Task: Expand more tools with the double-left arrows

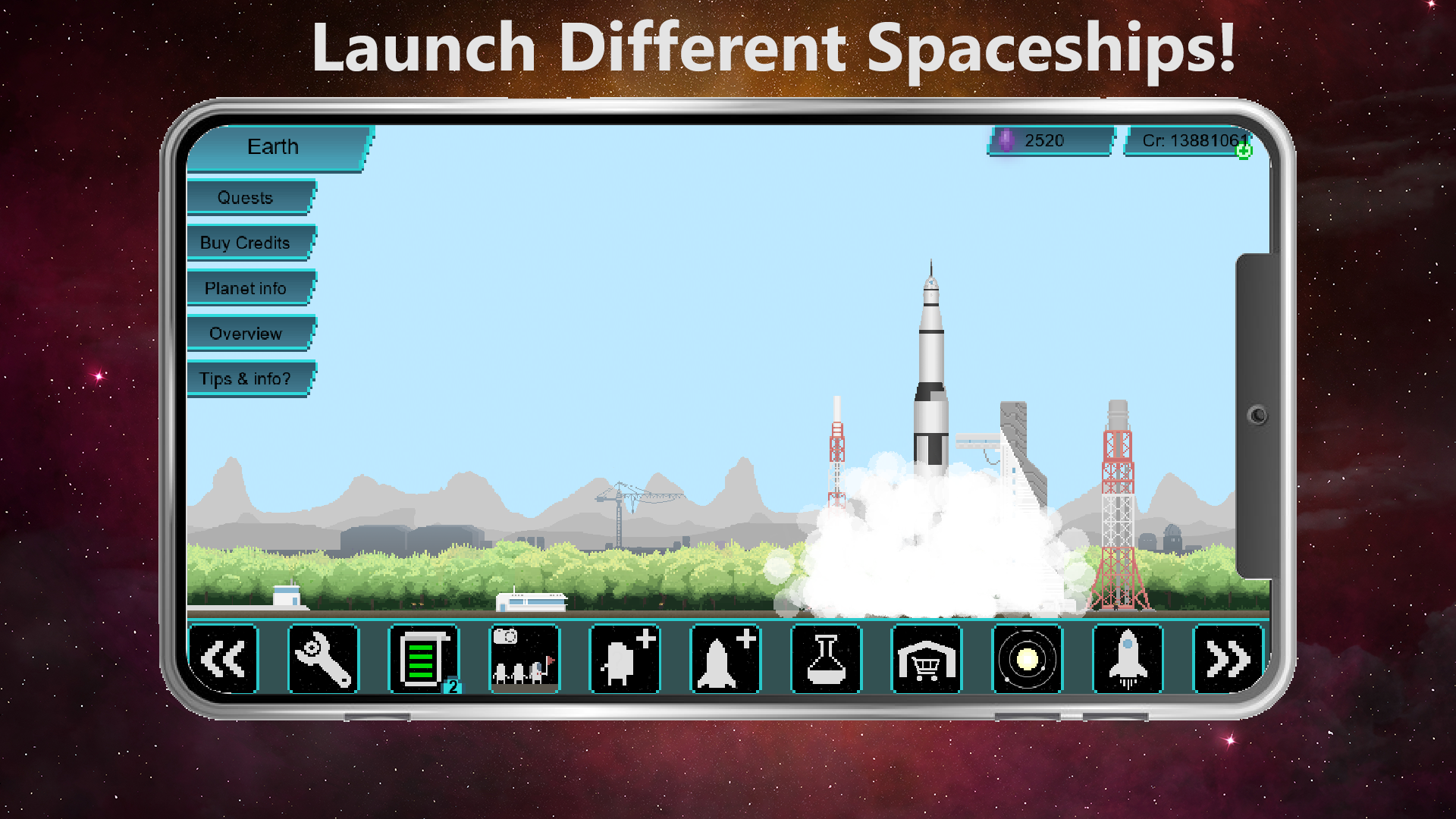Action: pos(223,659)
